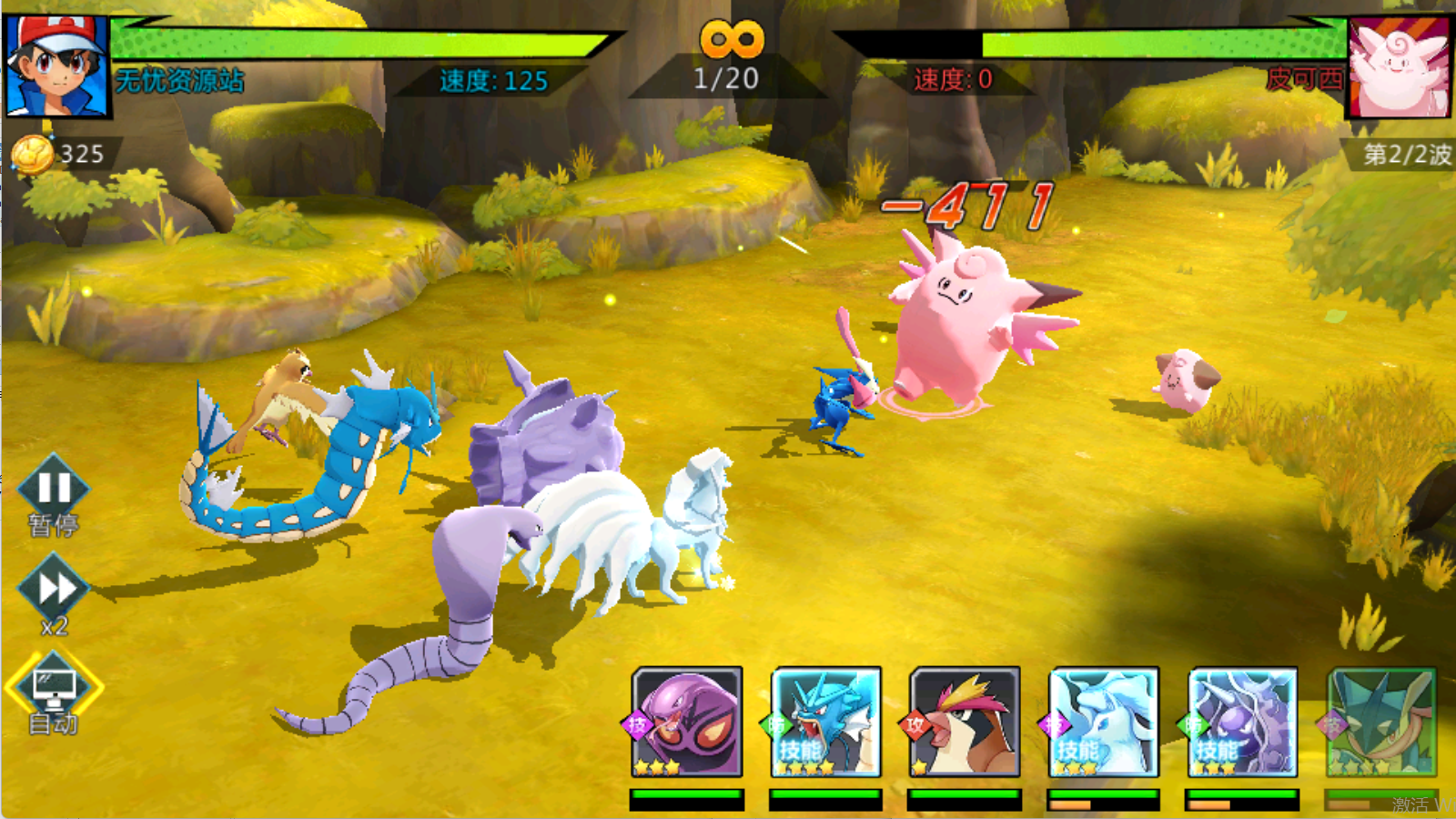
Task: Pause the battle with 暂停 button
Action: (53, 490)
